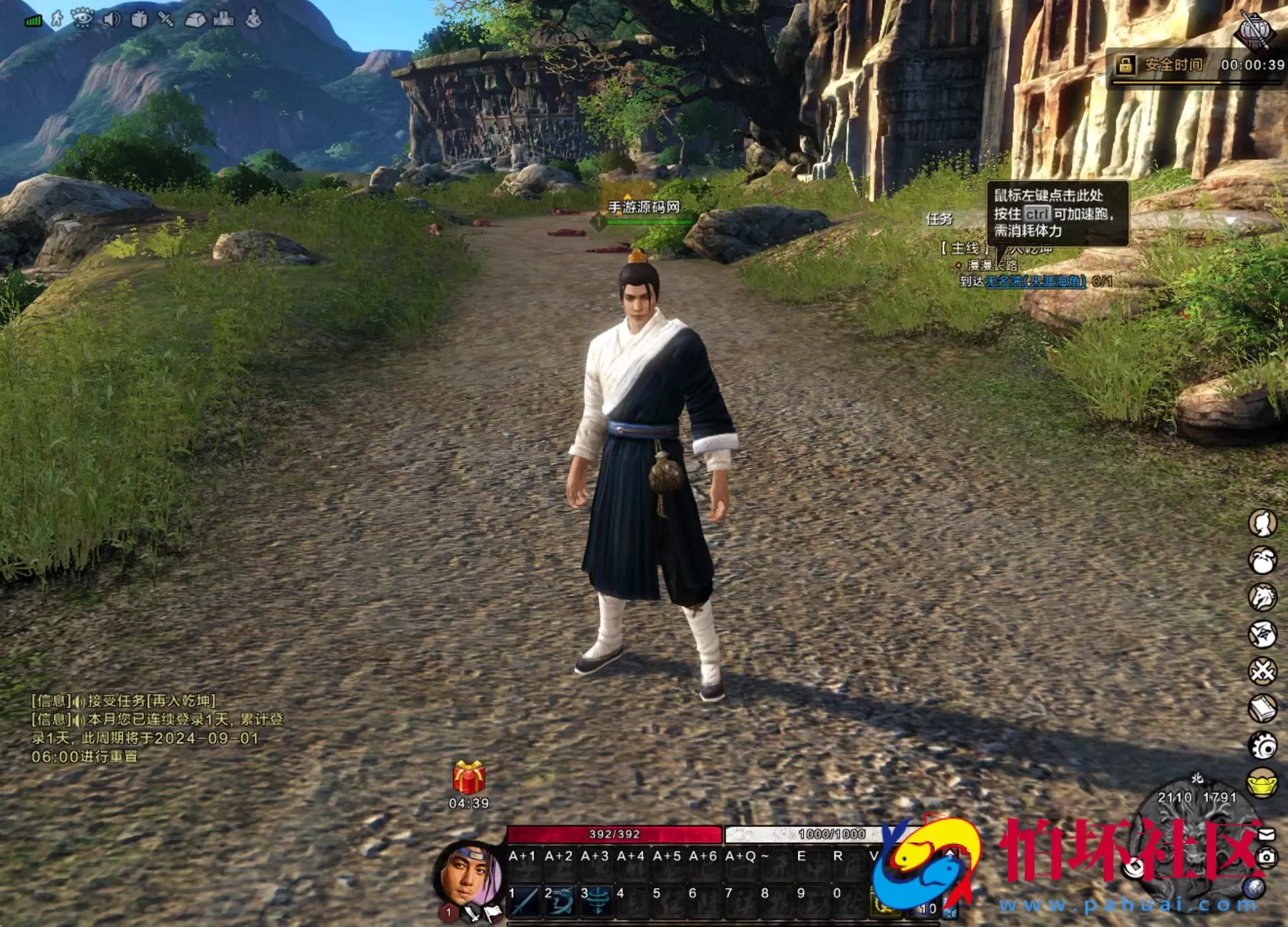This screenshot has height=927, width=1288.
Task: Open the gear settings icon
Action: (x=1263, y=746)
